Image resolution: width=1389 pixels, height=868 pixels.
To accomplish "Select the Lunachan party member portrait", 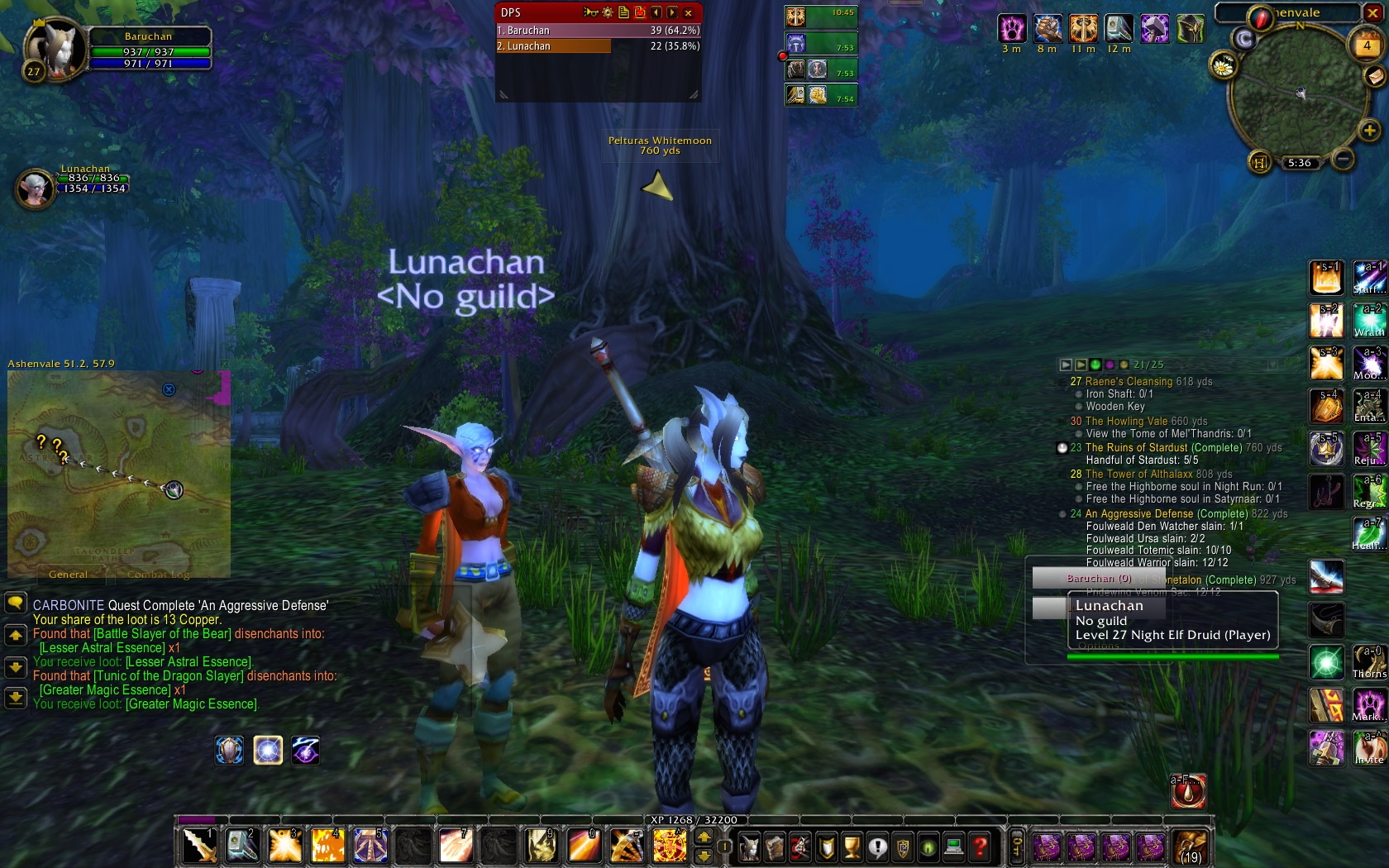I will pyautogui.click(x=35, y=188).
